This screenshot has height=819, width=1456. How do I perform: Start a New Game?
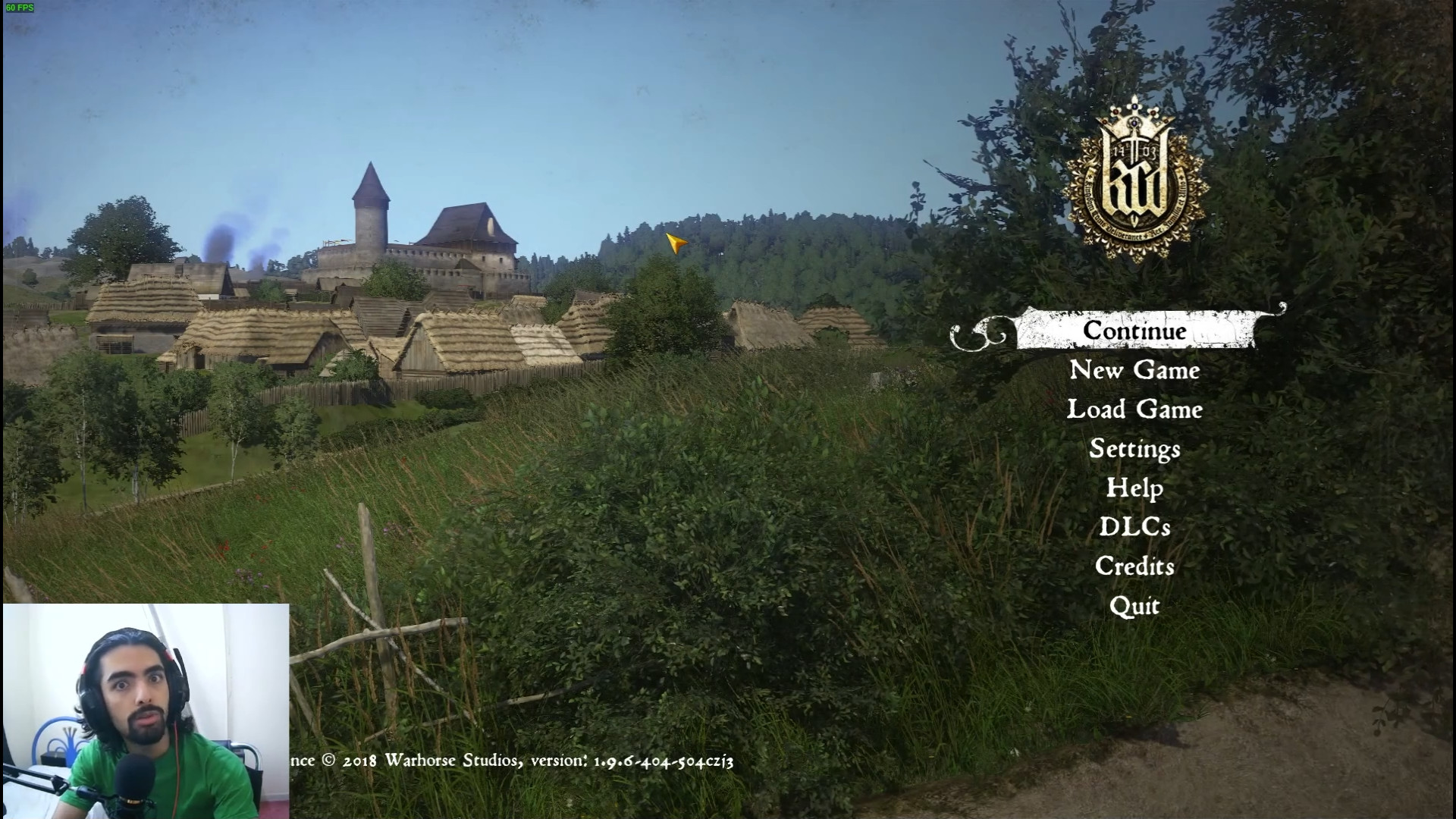pyautogui.click(x=1134, y=370)
